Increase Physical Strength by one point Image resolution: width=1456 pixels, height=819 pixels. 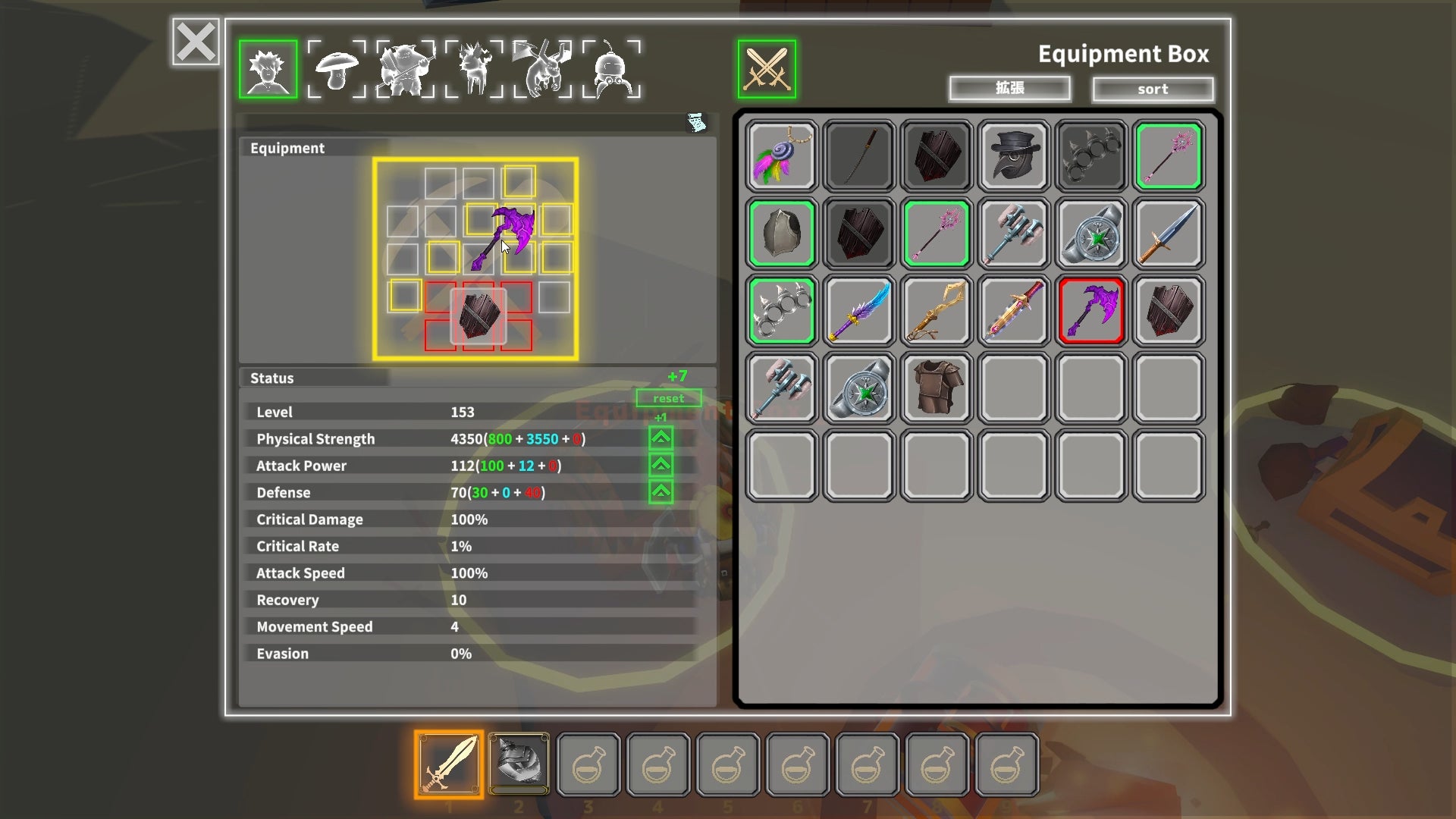[661, 438]
